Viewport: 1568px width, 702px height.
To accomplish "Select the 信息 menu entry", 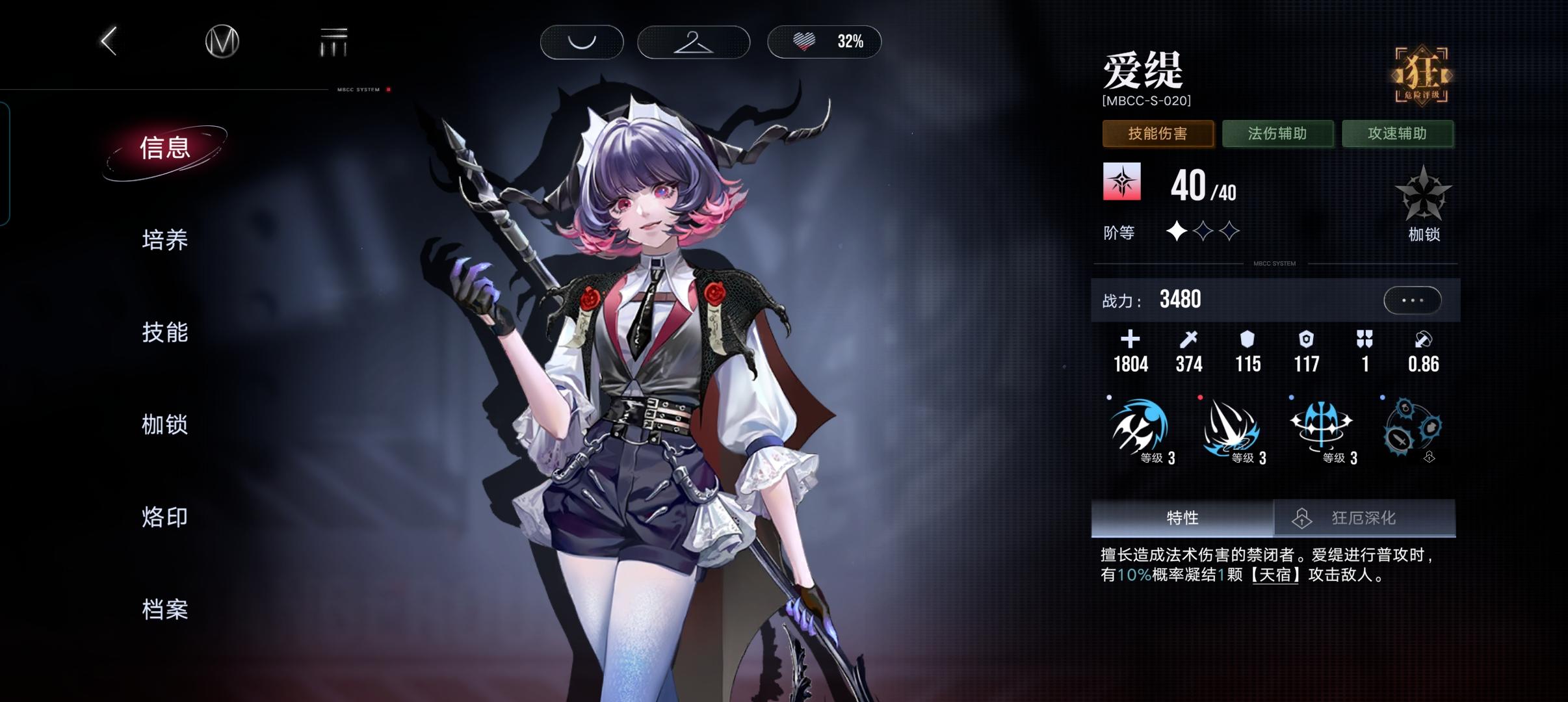I will click(165, 148).
